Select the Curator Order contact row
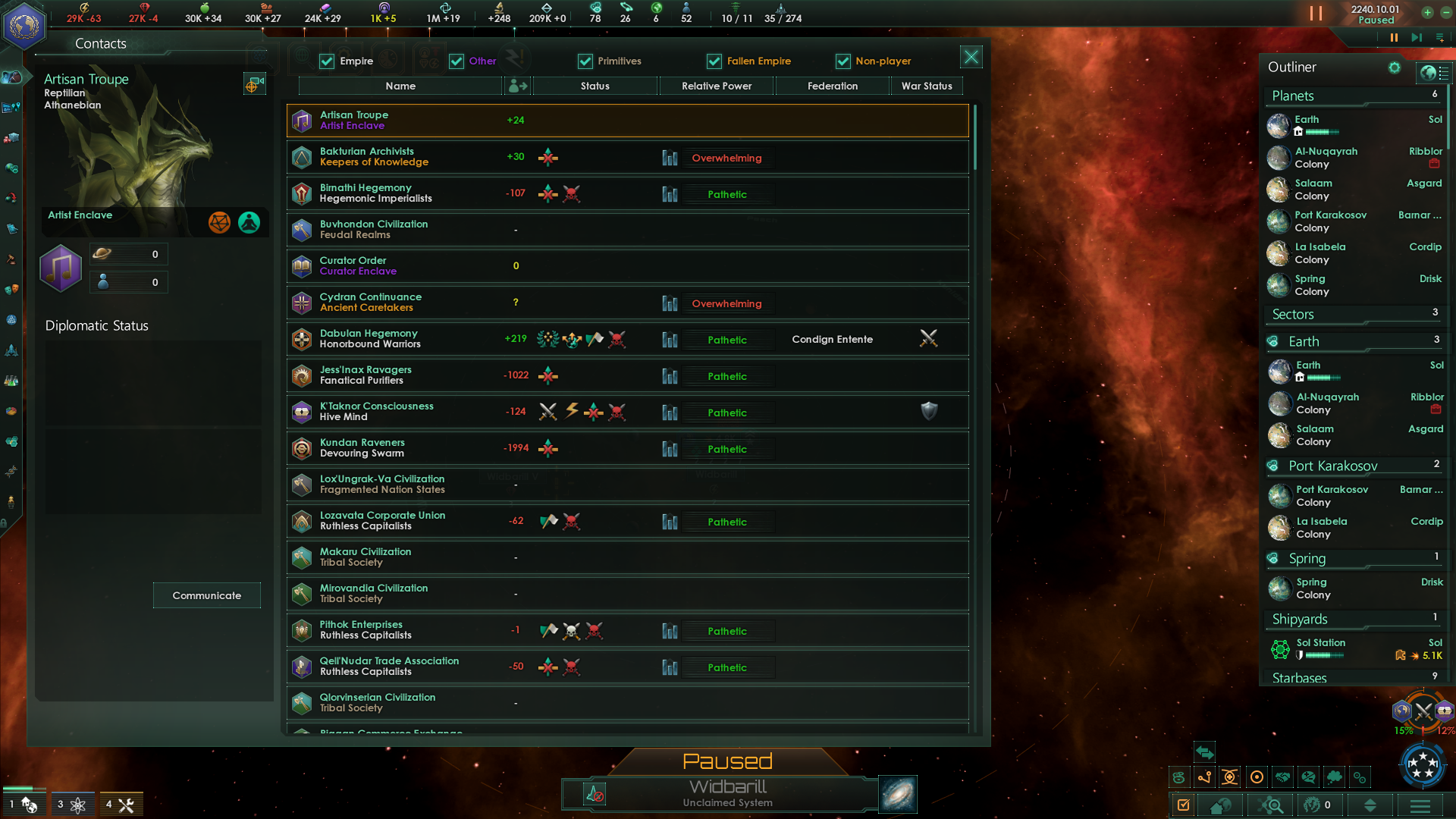This screenshot has width=1456, height=819. tap(627, 266)
